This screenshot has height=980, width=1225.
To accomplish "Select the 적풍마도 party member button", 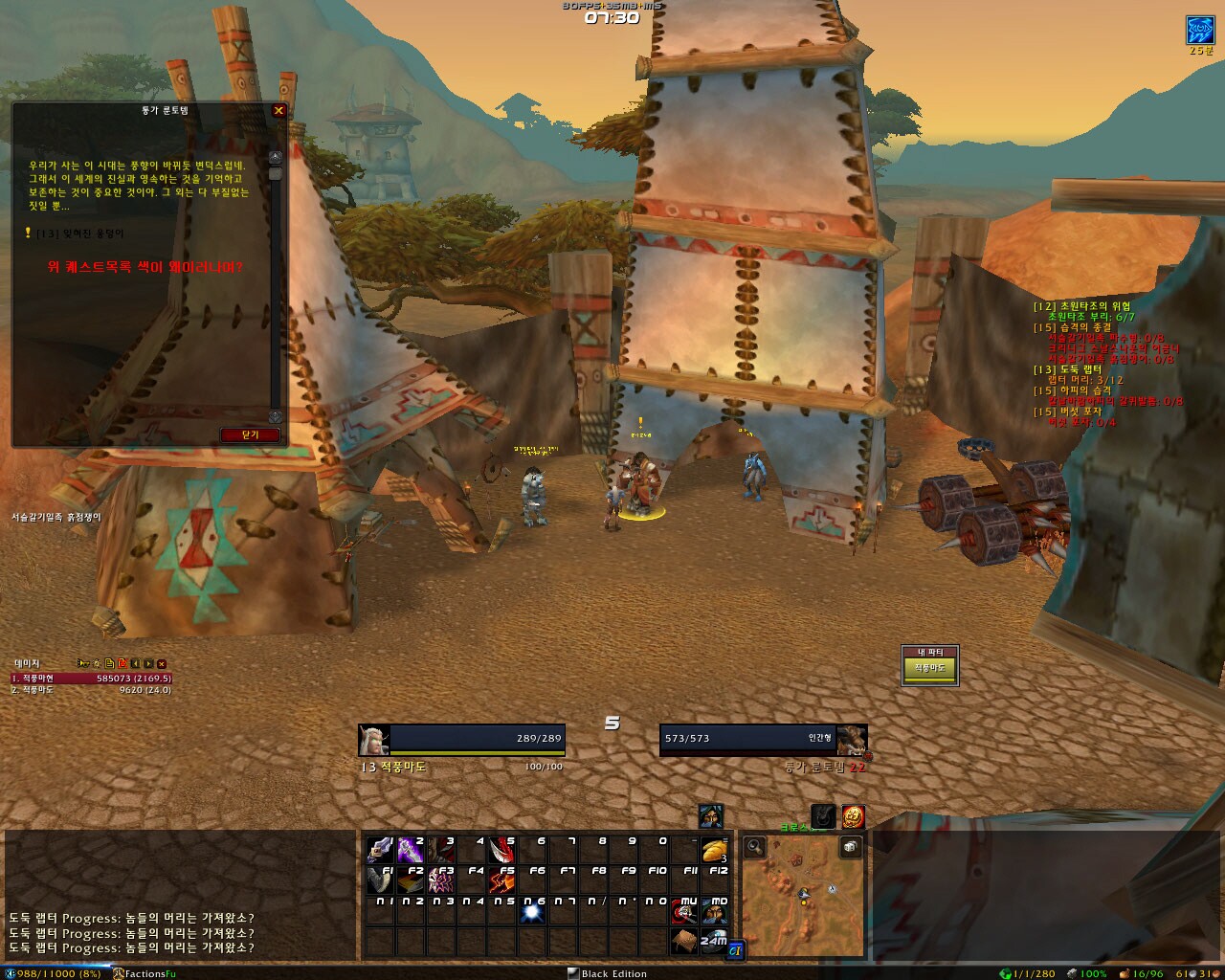I will coord(929,668).
